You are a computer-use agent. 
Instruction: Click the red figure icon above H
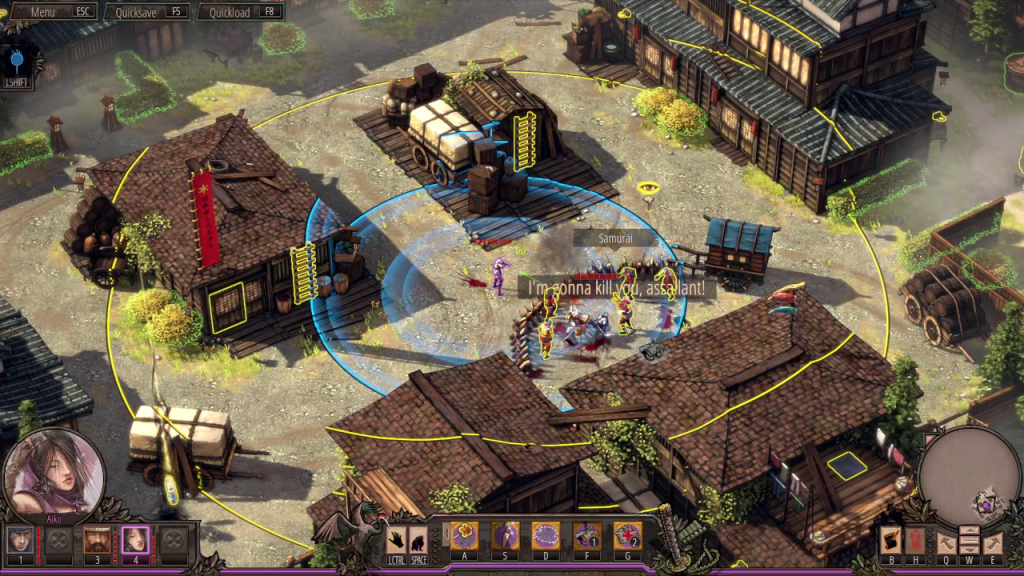[914, 540]
